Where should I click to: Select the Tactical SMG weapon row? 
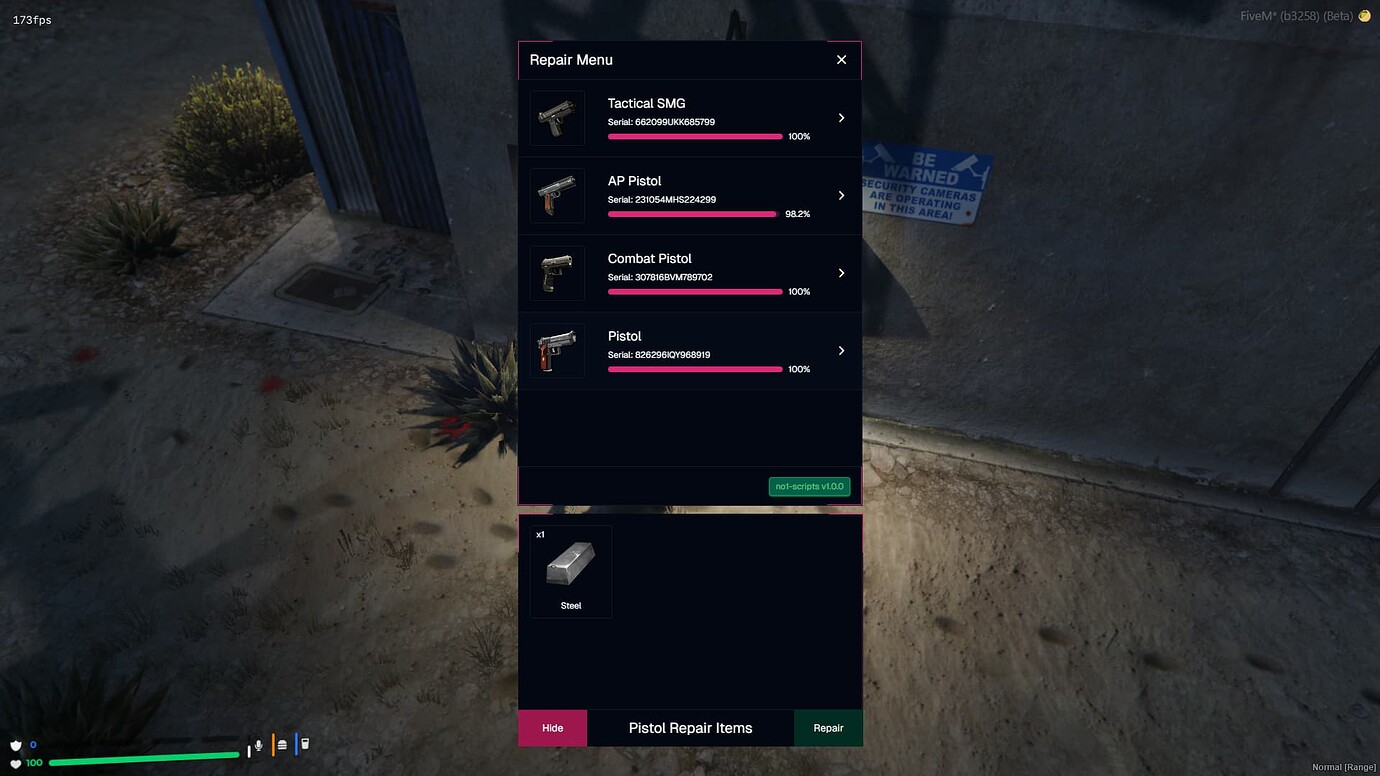pyautogui.click(x=690, y=118)
